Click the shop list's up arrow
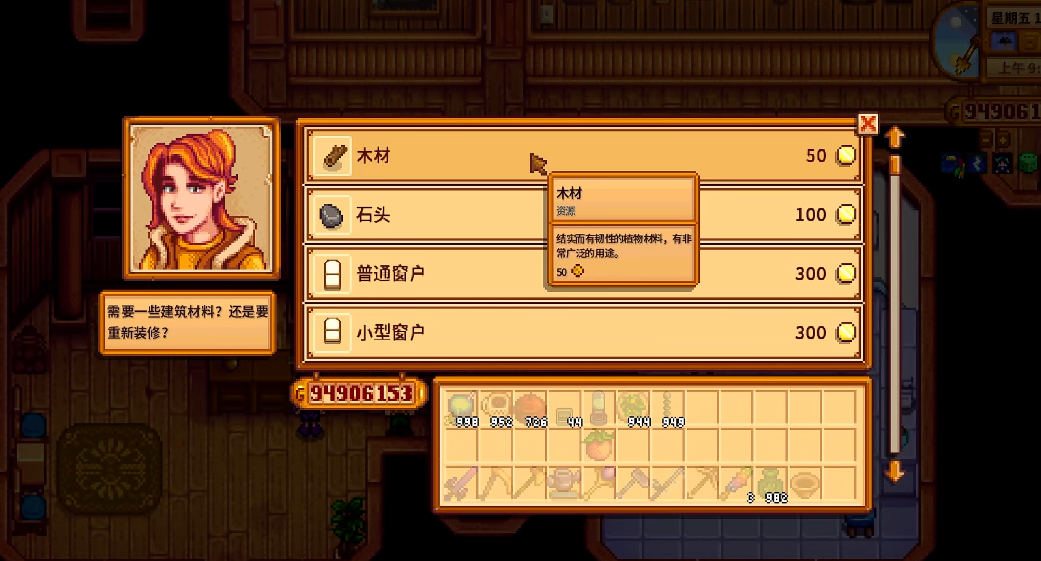Viewport: 1041px width, 561px height. [895, 135]
